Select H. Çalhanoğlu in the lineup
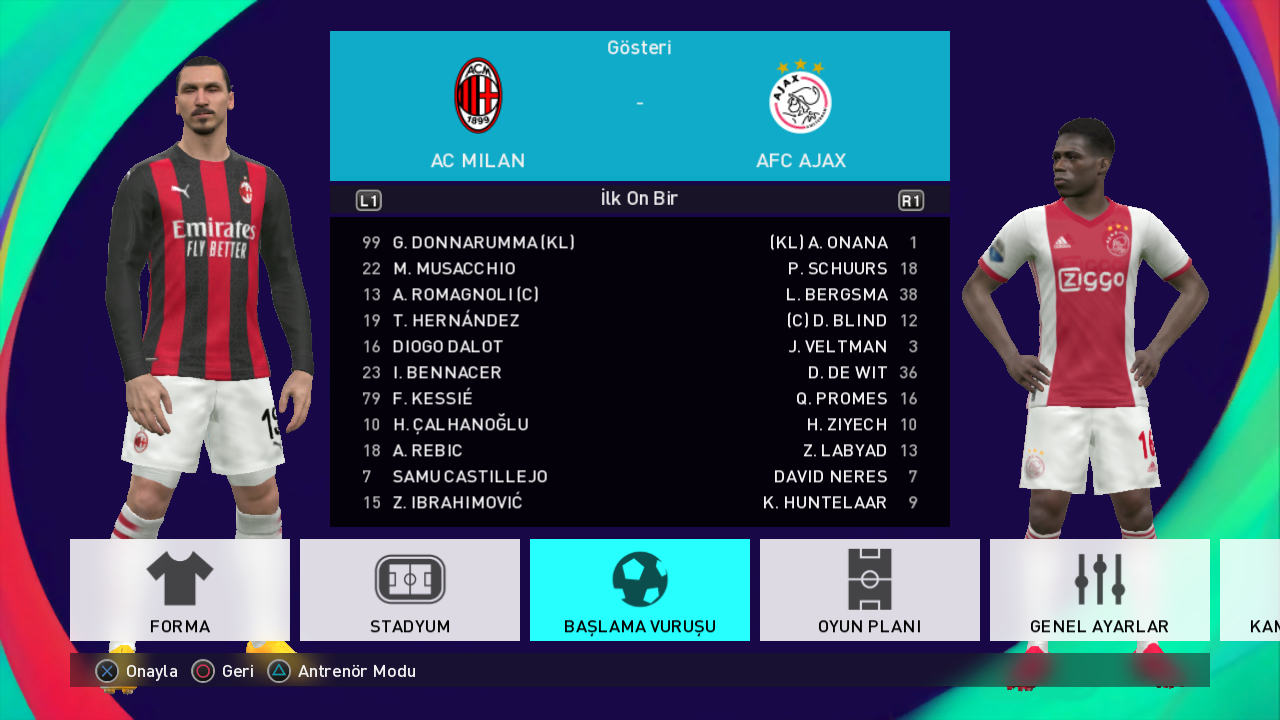The height and width of the screenshot is (720, 1280). pyautogui.click(x=460, y=425)
